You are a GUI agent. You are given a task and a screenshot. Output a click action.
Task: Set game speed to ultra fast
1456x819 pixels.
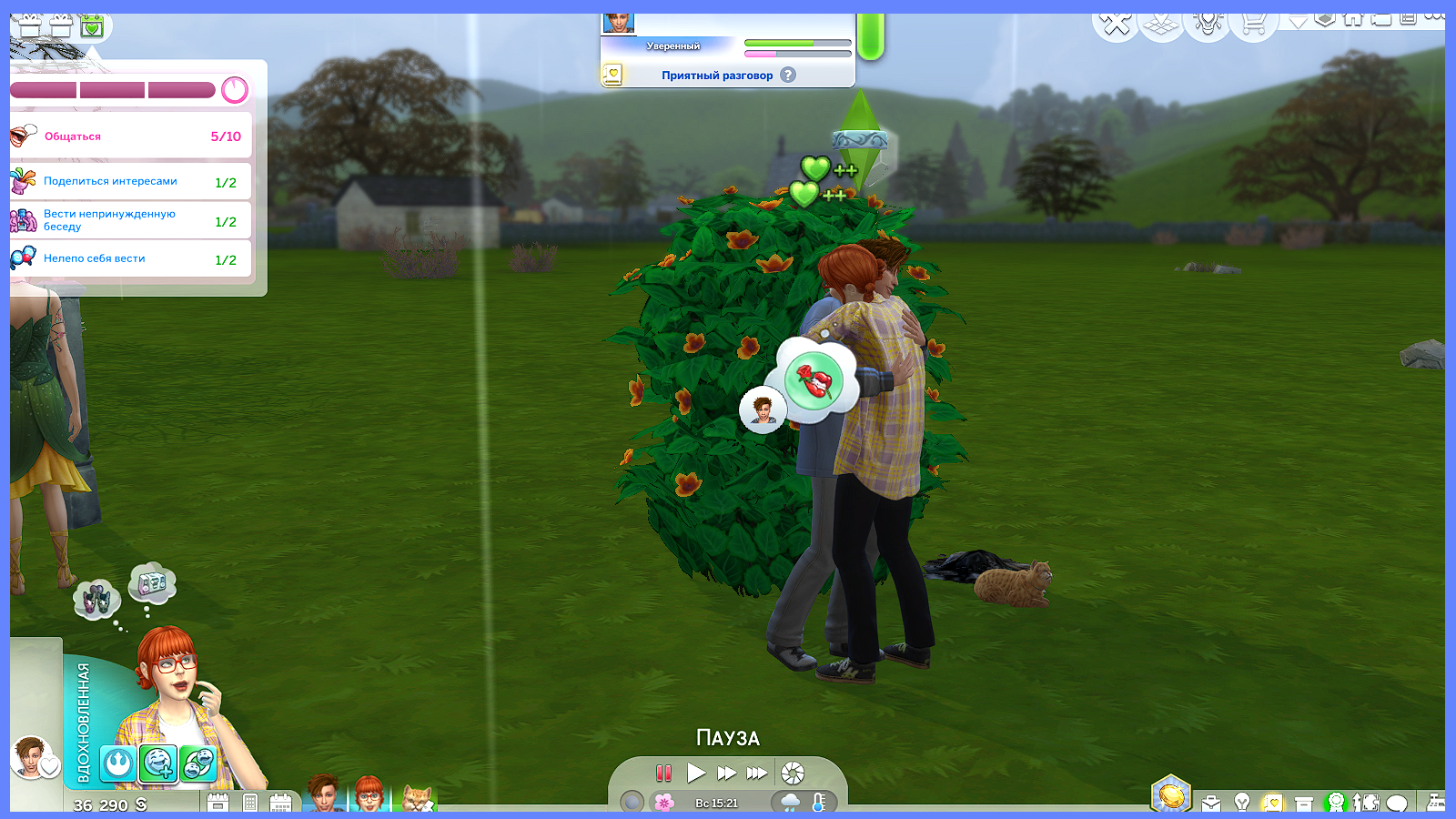pos(757,773)
